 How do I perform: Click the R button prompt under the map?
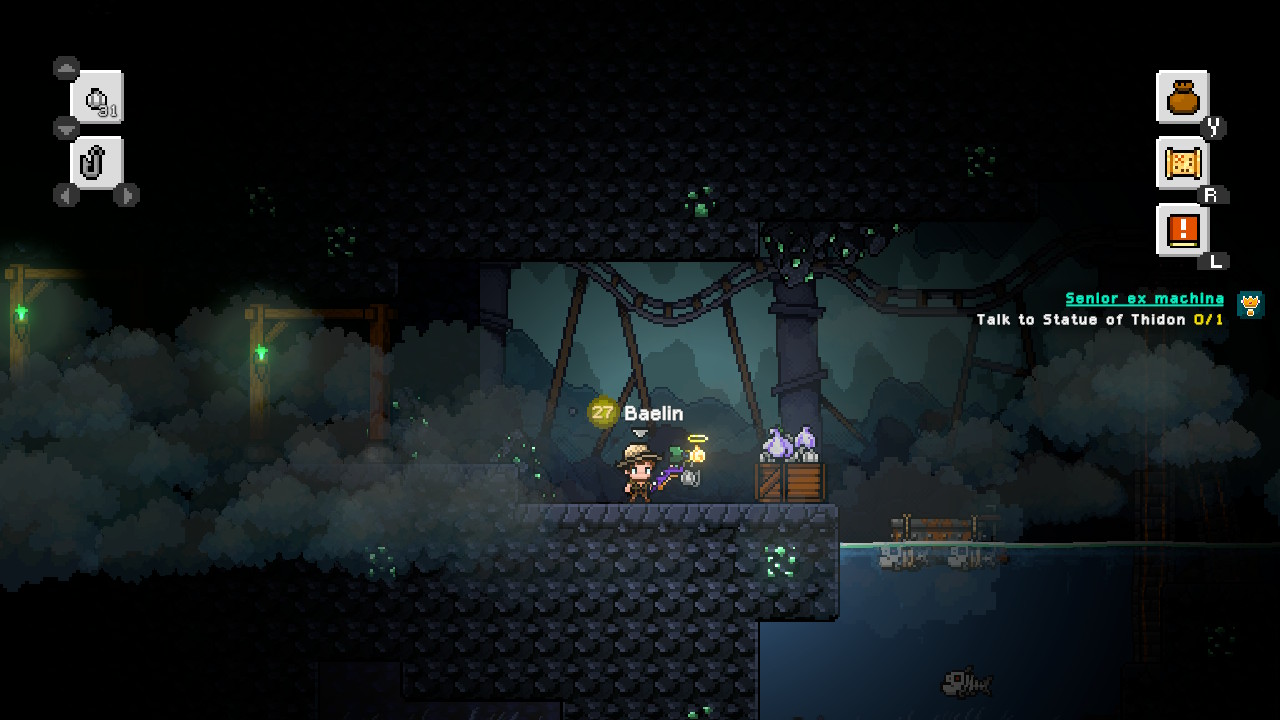(1214, 195)
